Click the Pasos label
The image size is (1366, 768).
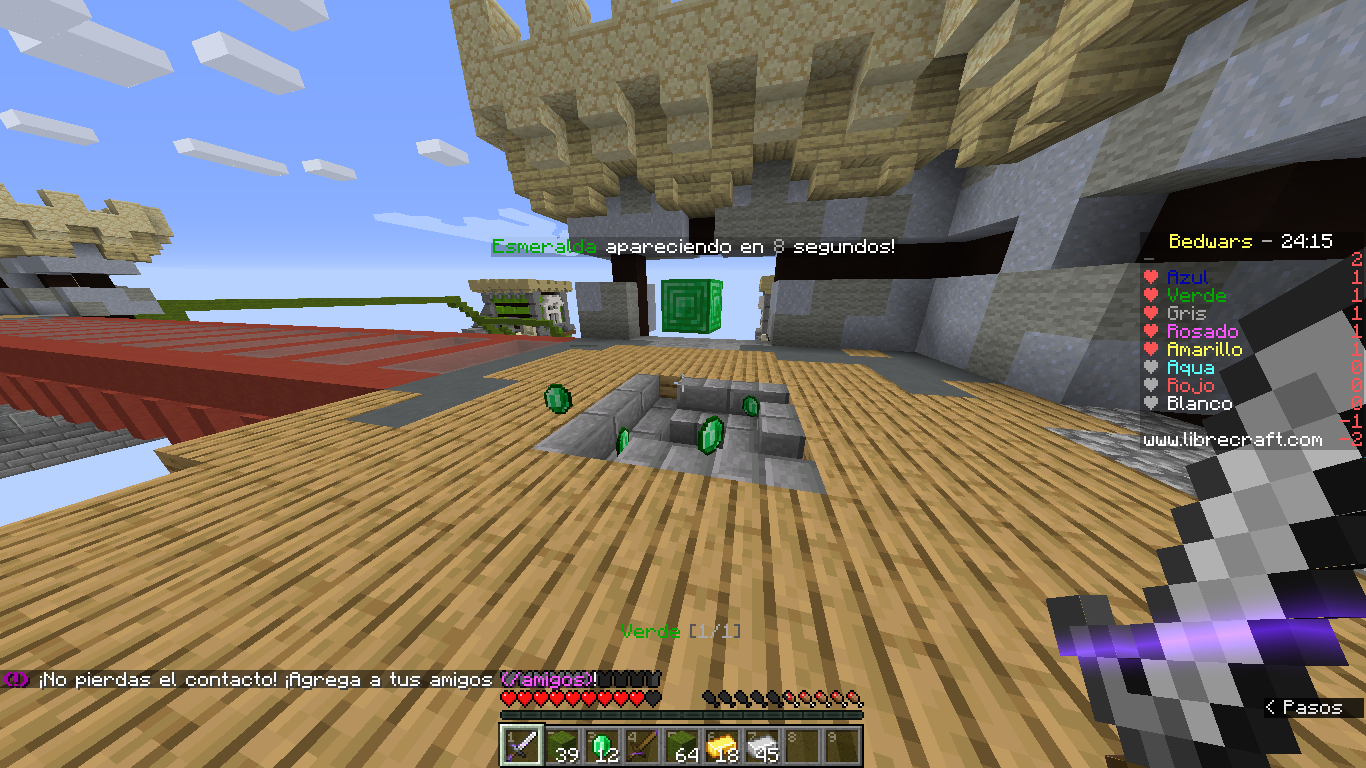(1311, 707)
